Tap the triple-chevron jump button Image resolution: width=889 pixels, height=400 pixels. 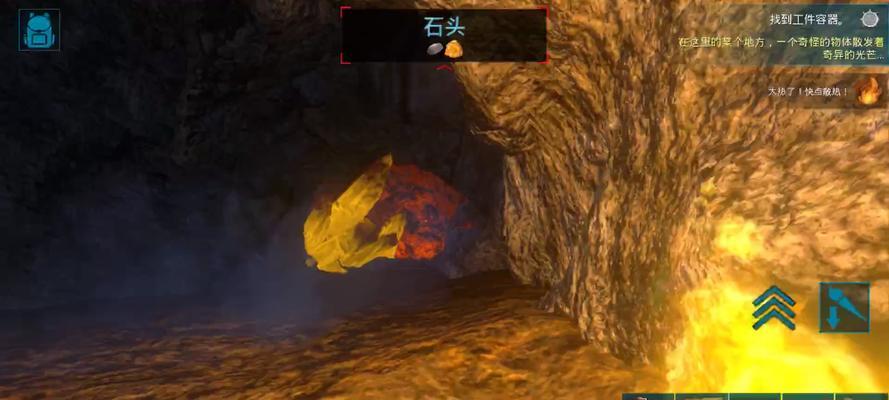click(774, 306)
